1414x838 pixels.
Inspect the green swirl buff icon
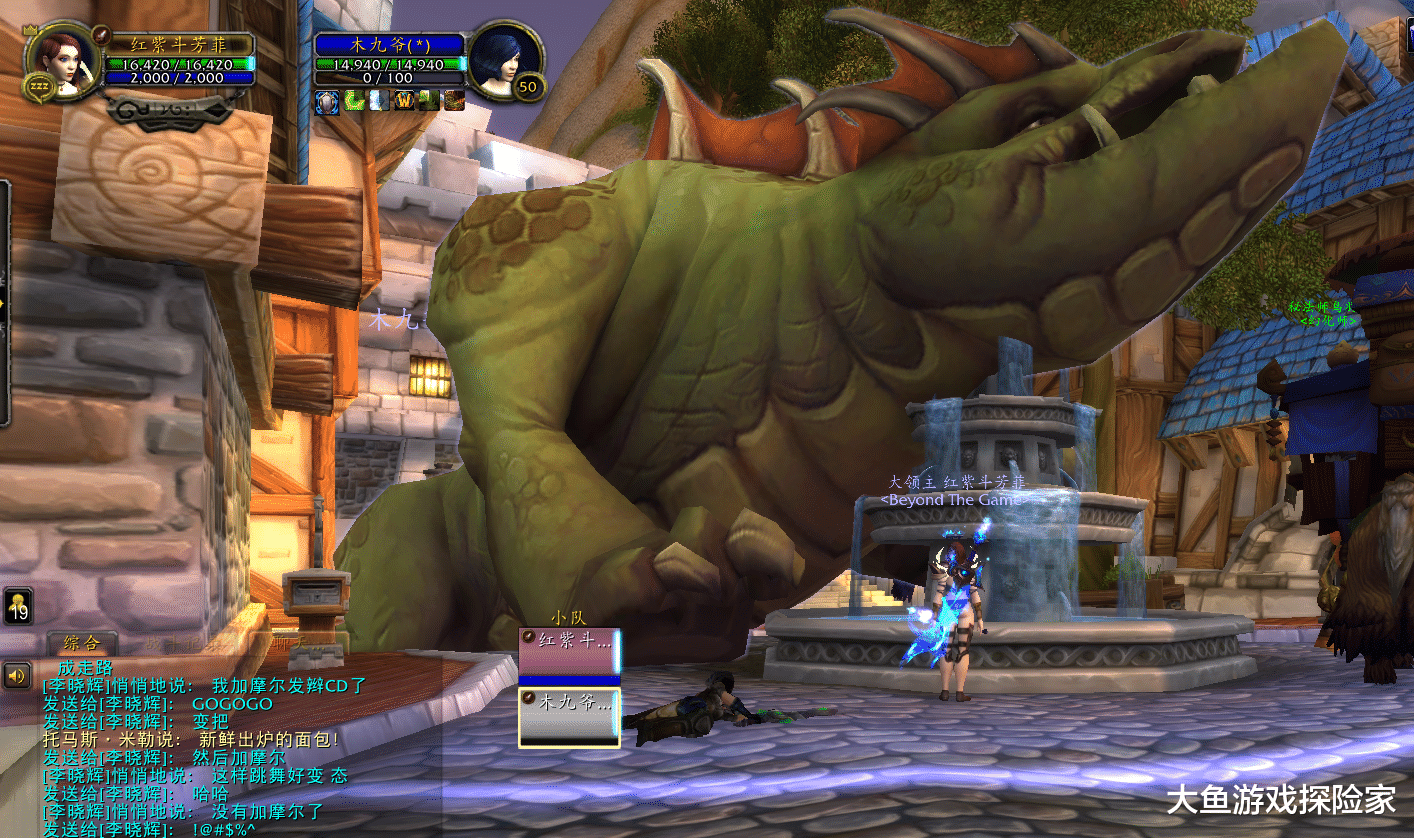click(353, 101)
